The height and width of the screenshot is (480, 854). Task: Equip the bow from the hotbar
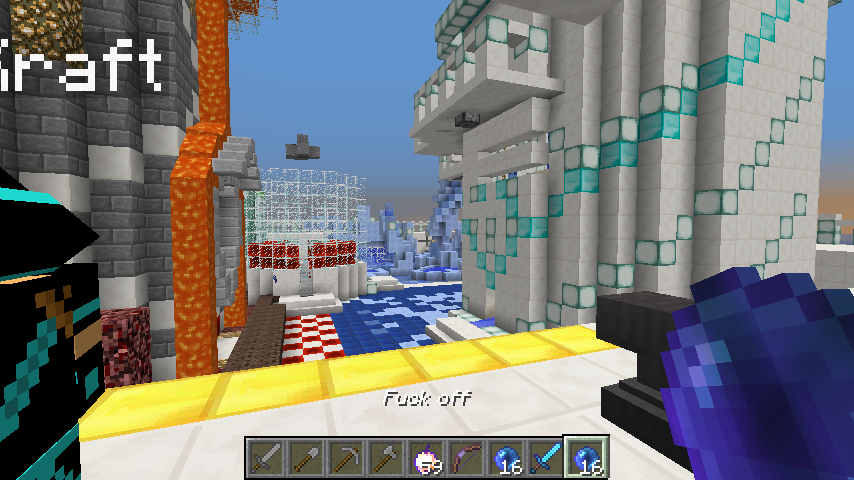pos(466,458)
